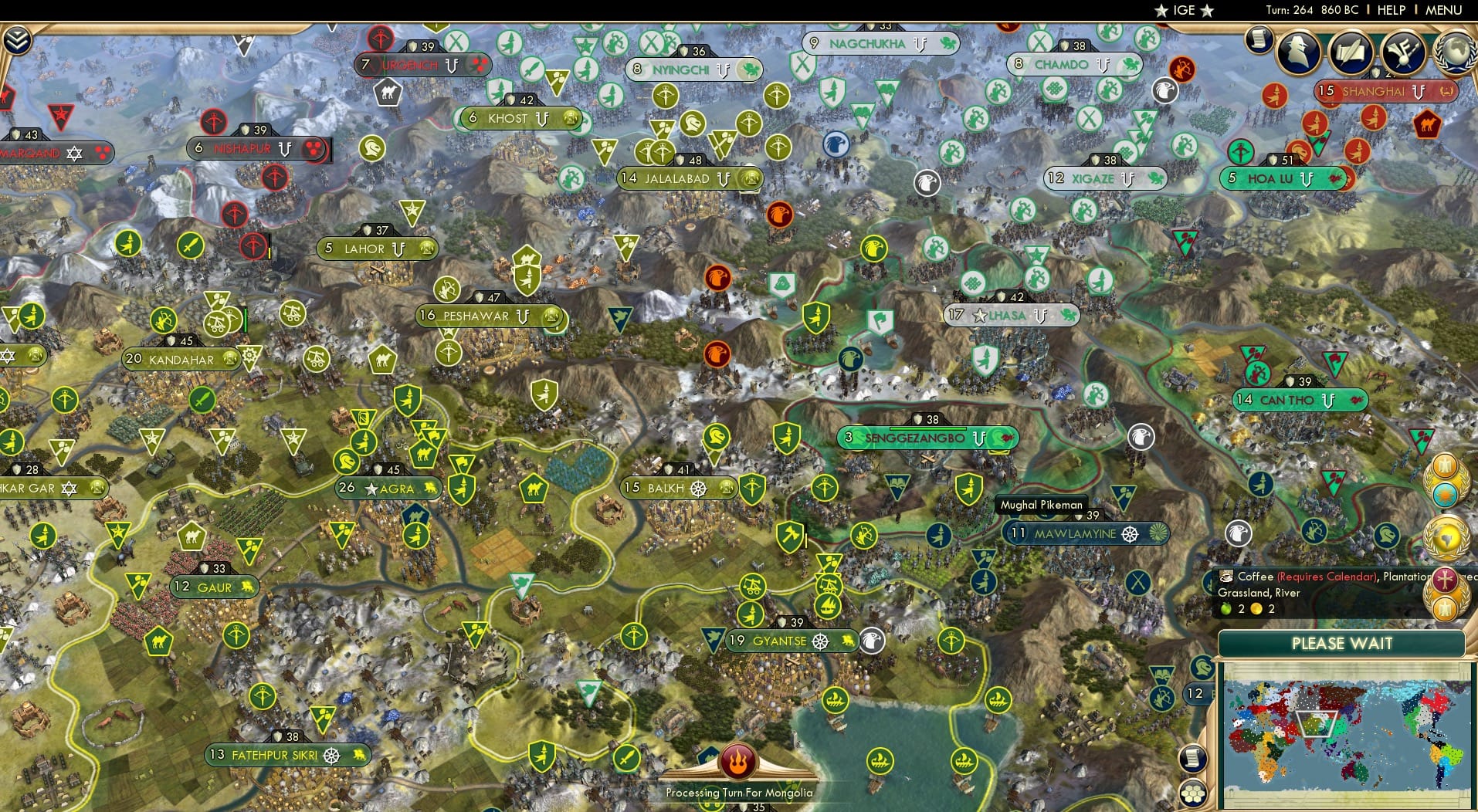This screenshot has width=1478, height=812.
Task: Open the diplomacy overview scroll-and-quill icon
Action: (x=1352, y=51)
